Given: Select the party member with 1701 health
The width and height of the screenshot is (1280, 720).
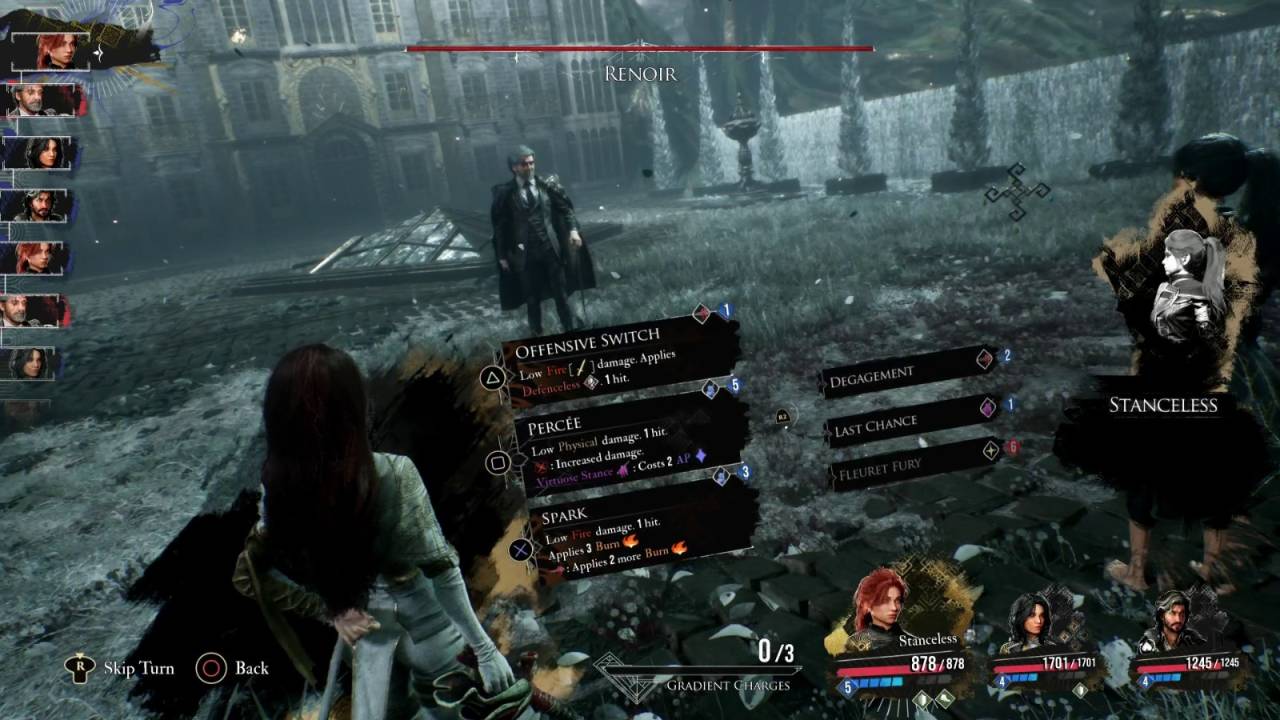Looking at the screenshot, I should [x=1031, y=620].
